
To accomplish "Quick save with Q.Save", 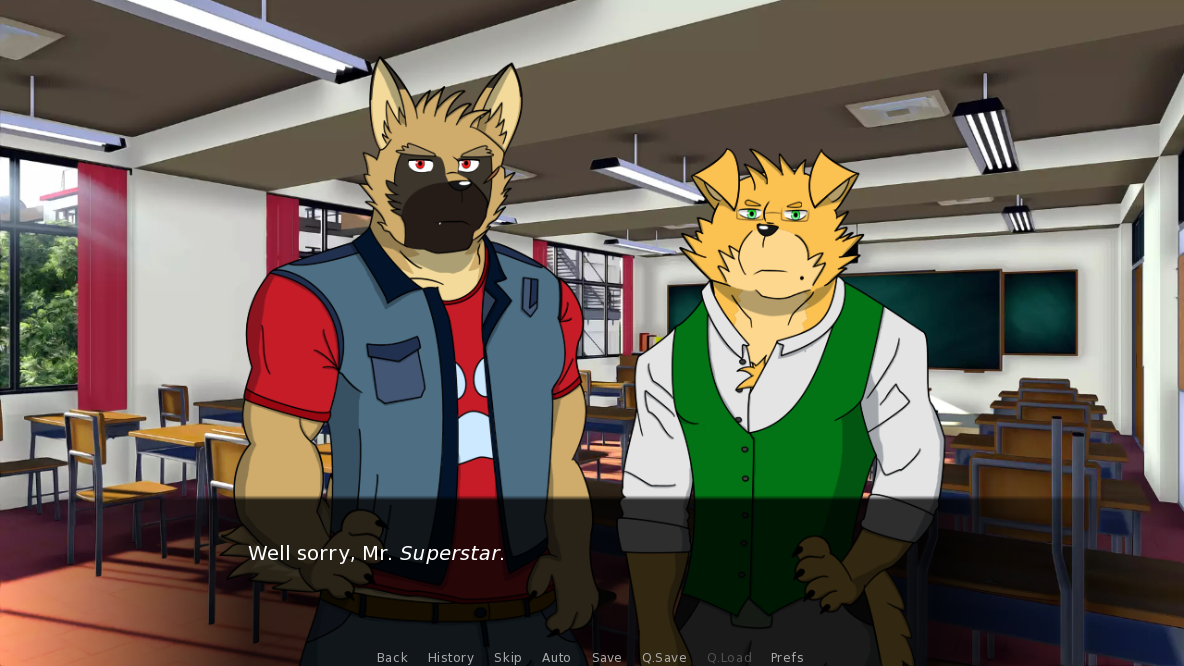I will pos(664,657).
